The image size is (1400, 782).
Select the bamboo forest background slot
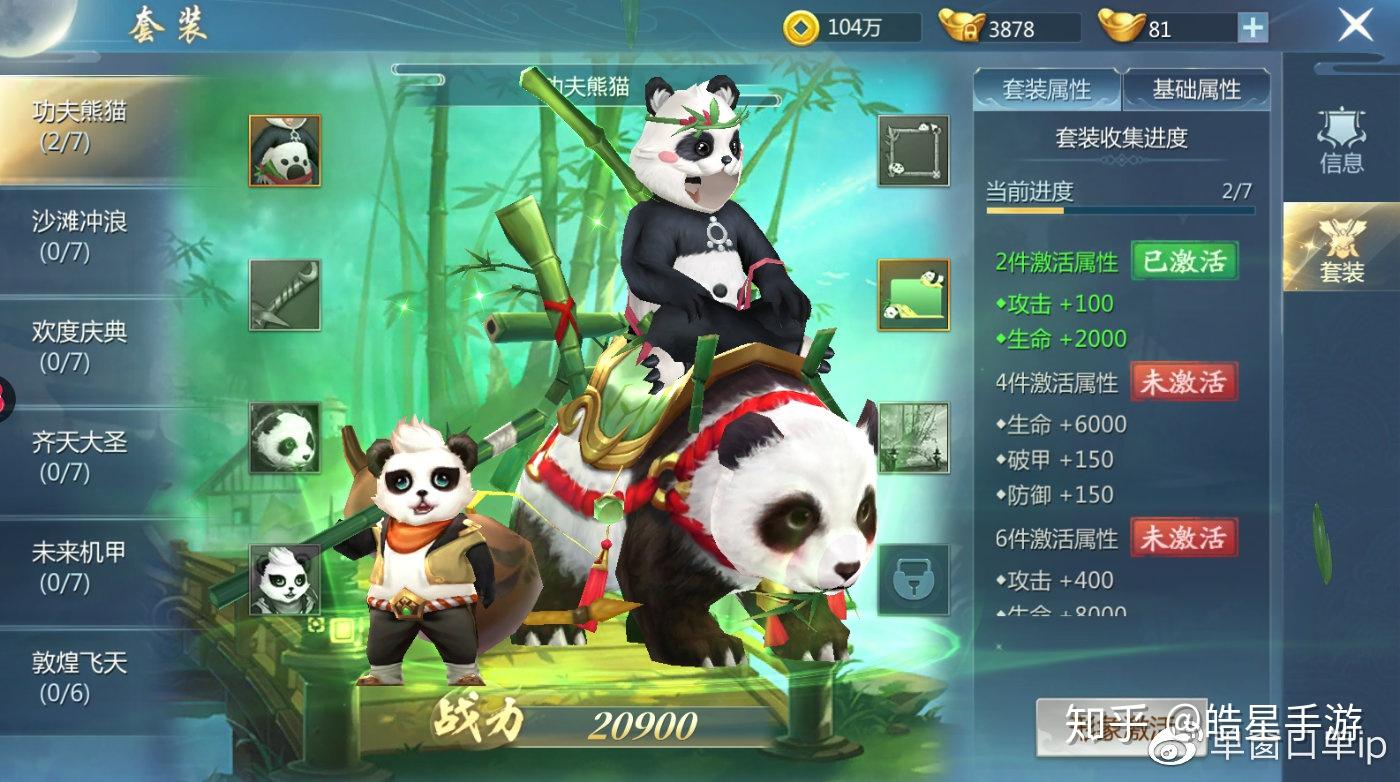pyautogui.click(x=913, y=438)
